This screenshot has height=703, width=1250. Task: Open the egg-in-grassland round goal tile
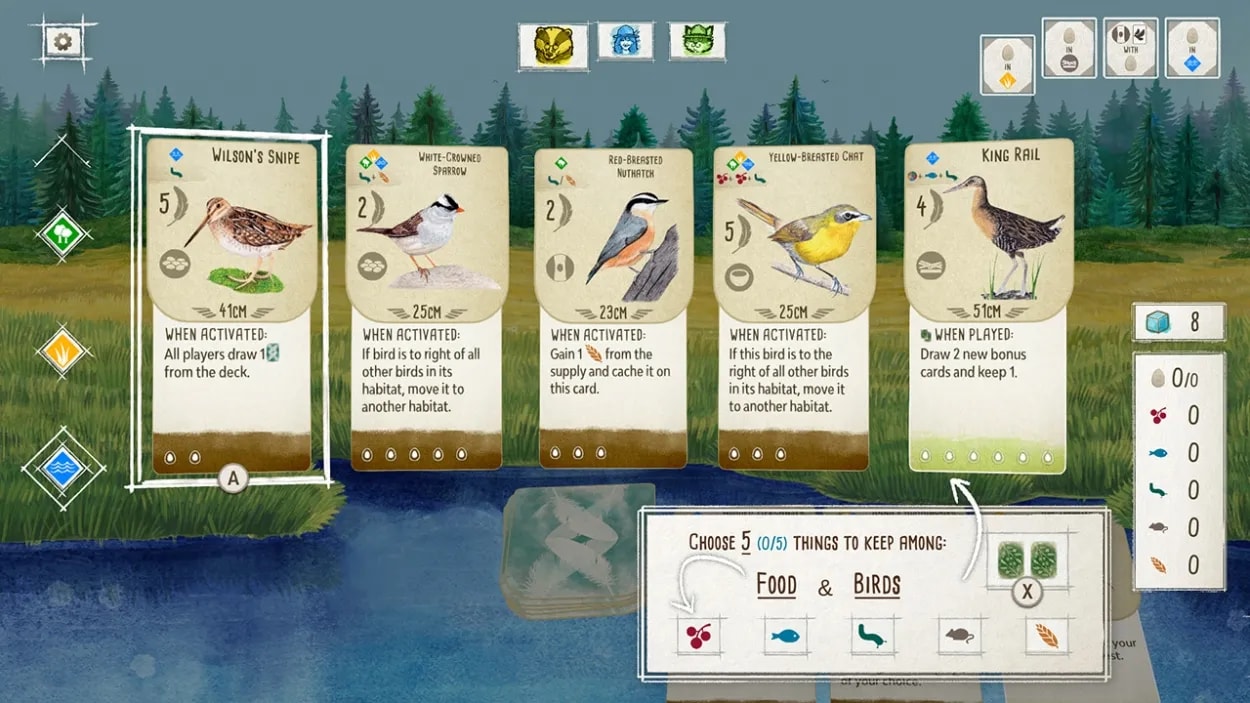(1007, 65)
